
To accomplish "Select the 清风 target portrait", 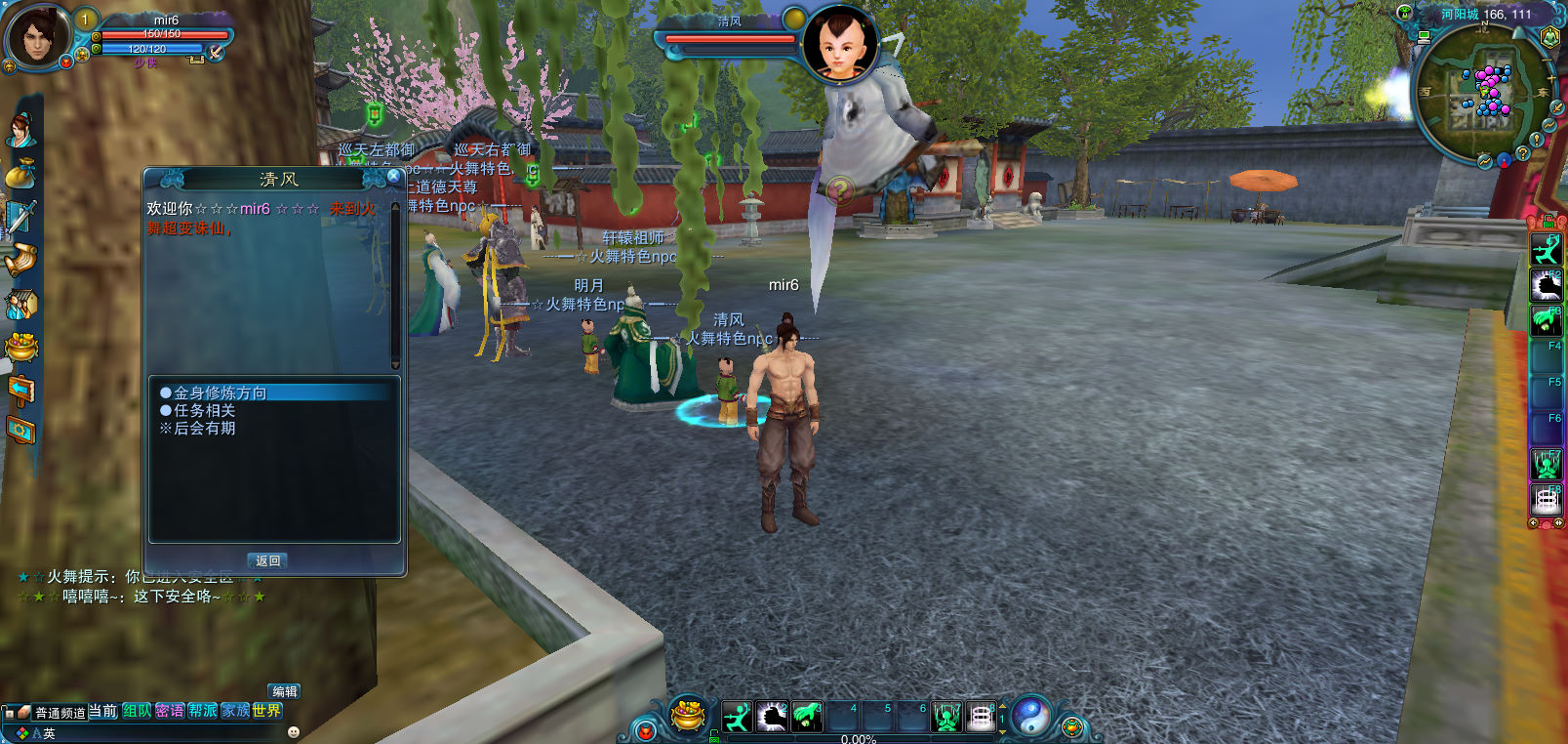I will click(840, 44).
